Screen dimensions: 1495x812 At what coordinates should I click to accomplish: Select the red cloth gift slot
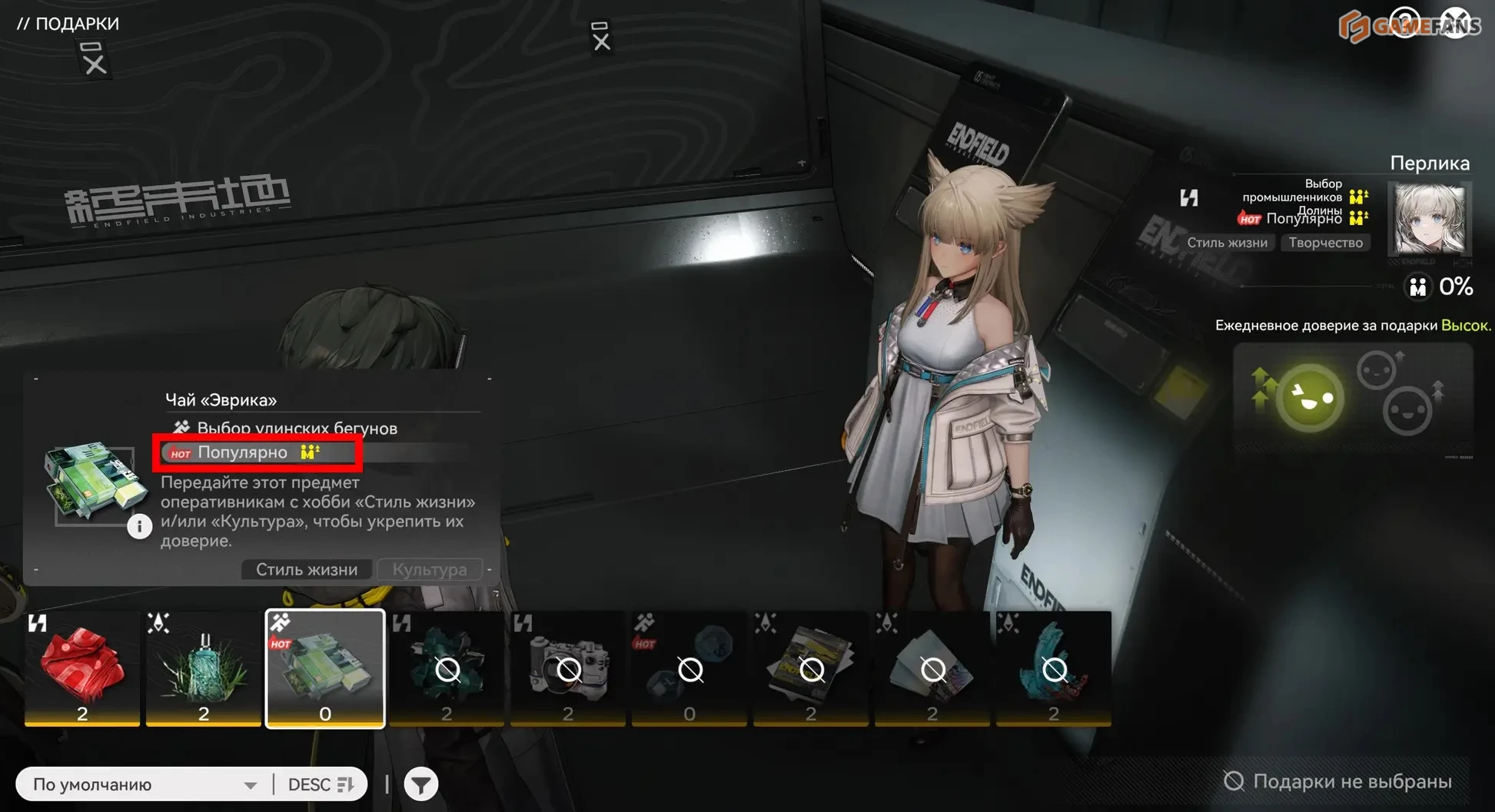tap(82, 667)
